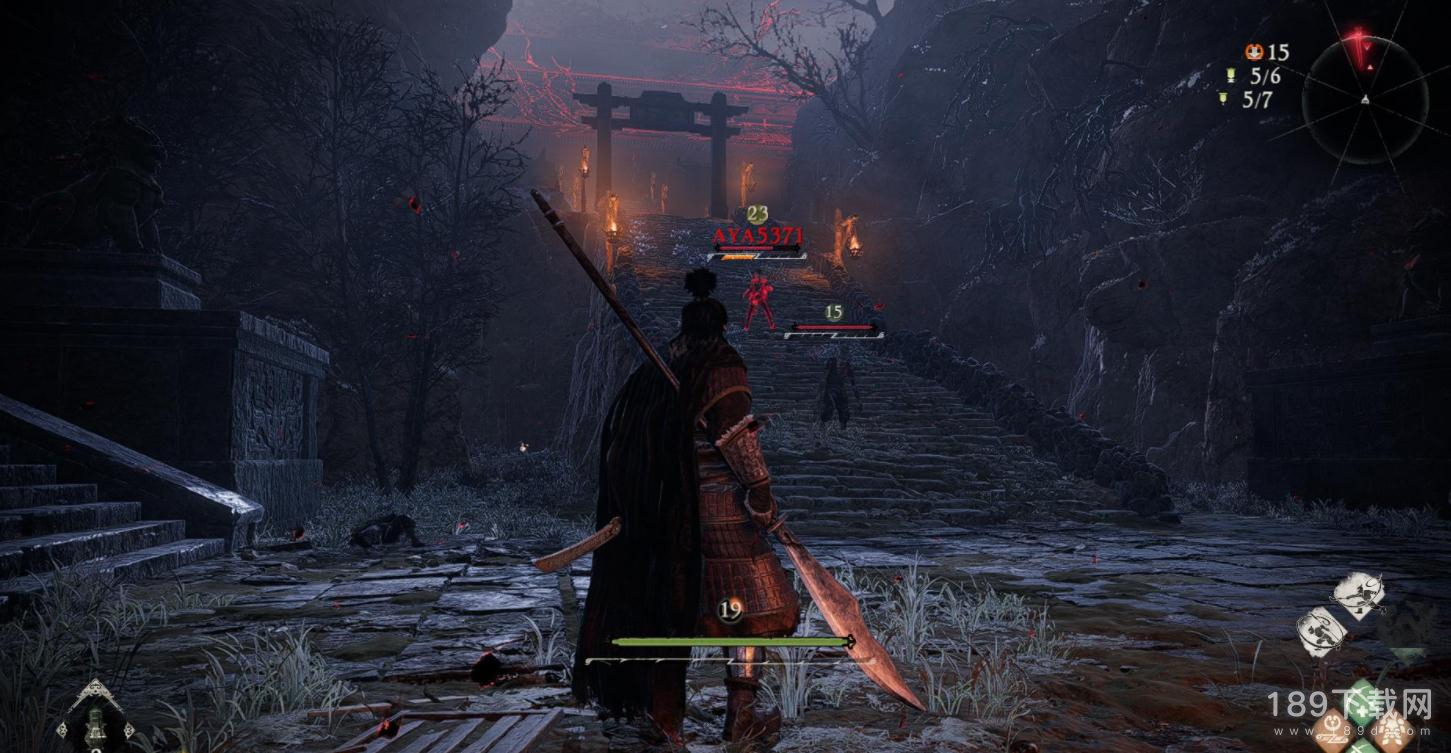1451x753 pixels.
Task: Click the orange drop-arrow counter icon
Action: pos(1254,52)
